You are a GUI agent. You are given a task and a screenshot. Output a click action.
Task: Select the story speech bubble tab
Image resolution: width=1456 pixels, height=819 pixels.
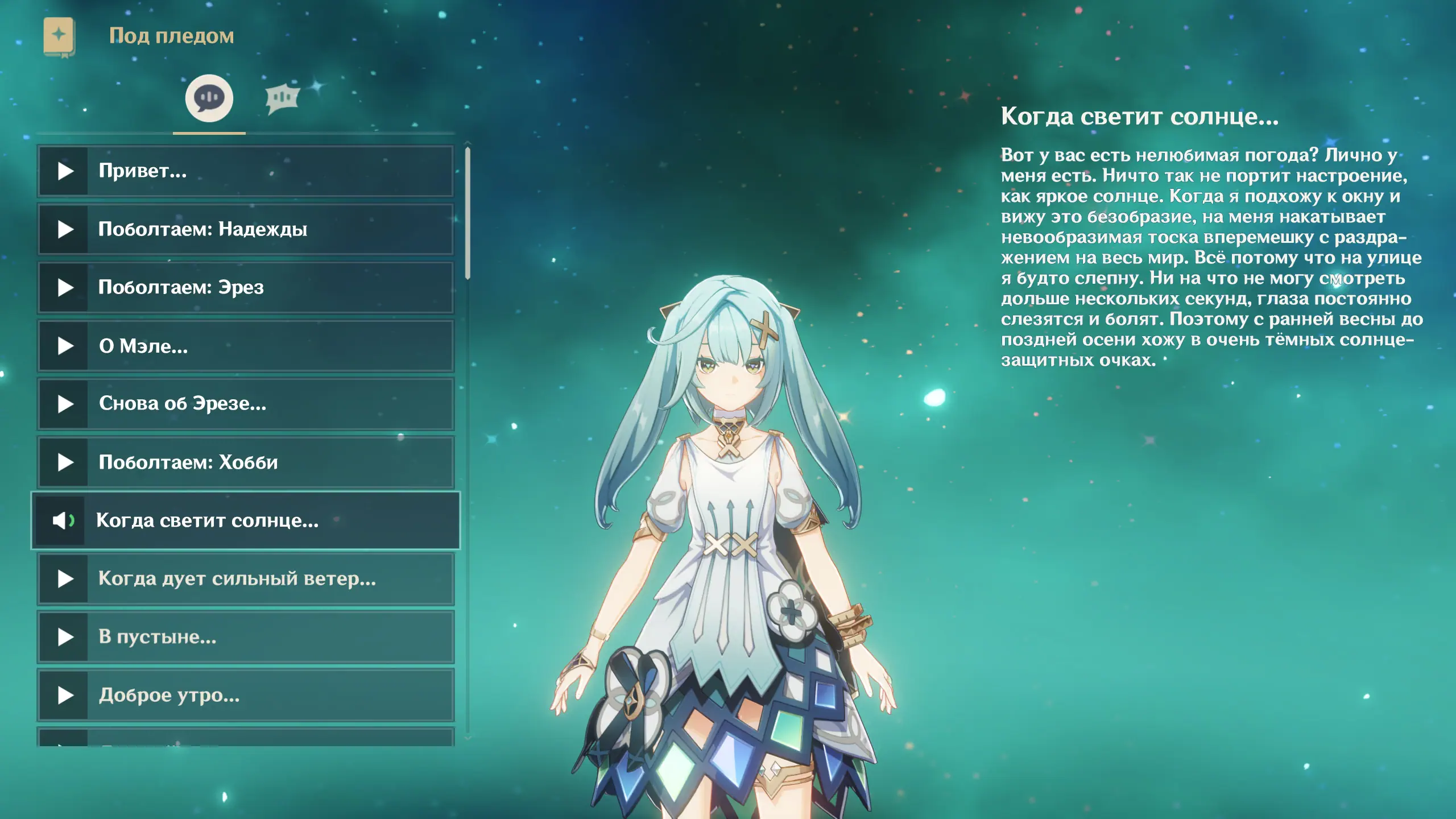(x=209, y=98)
